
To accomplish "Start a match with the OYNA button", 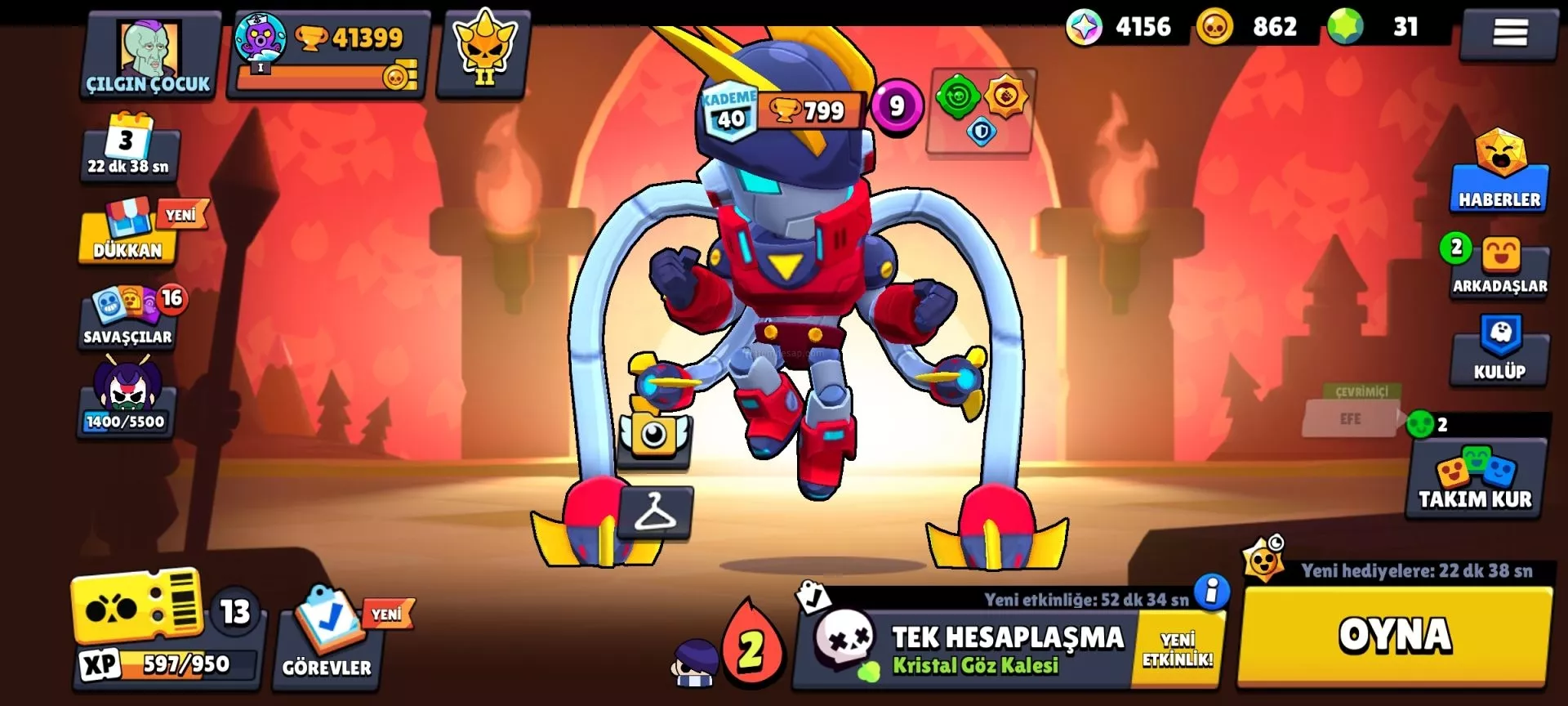I will [x=1394, y=636].
